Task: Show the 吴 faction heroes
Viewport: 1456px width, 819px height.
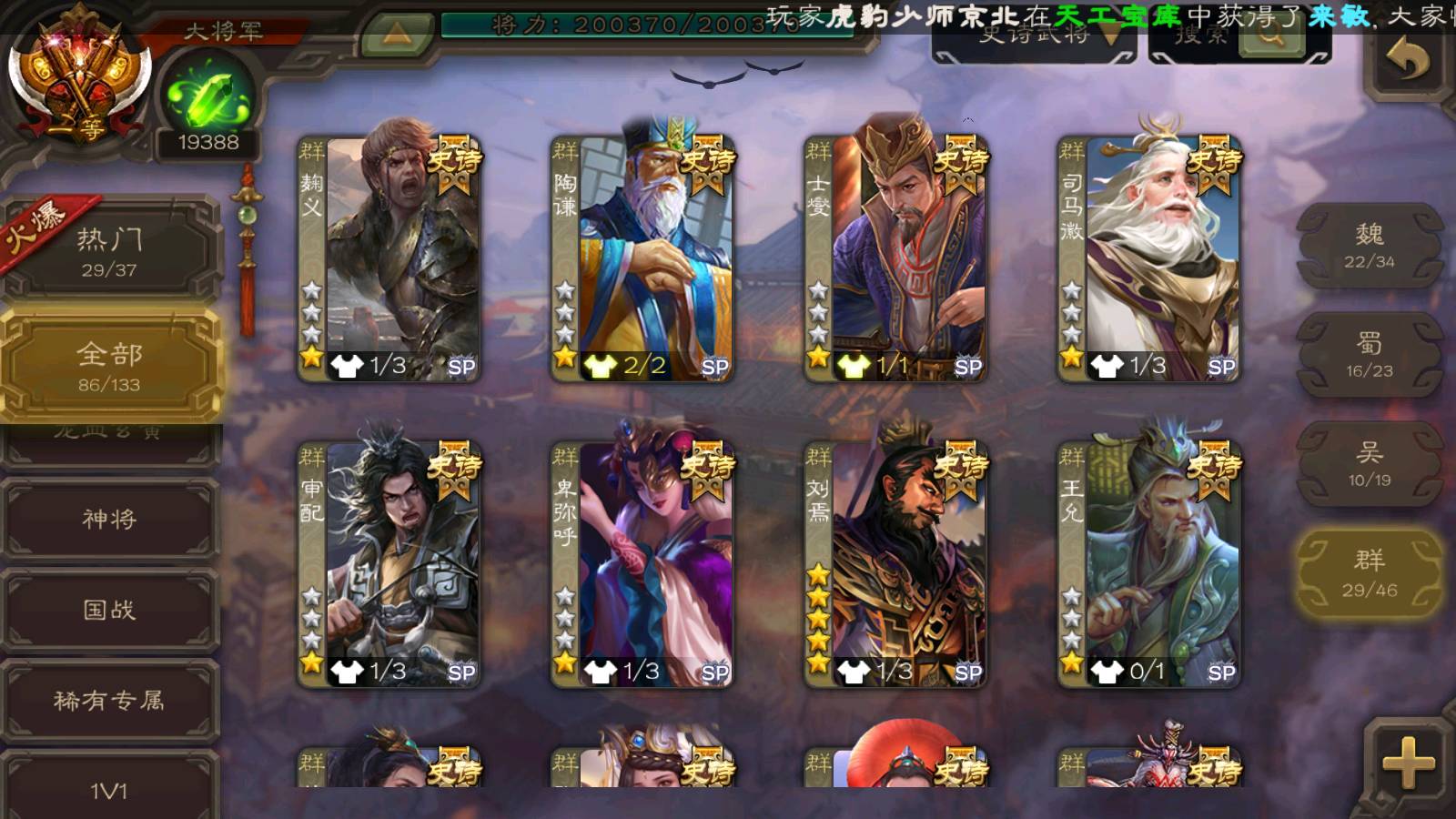Action: 1369,464
